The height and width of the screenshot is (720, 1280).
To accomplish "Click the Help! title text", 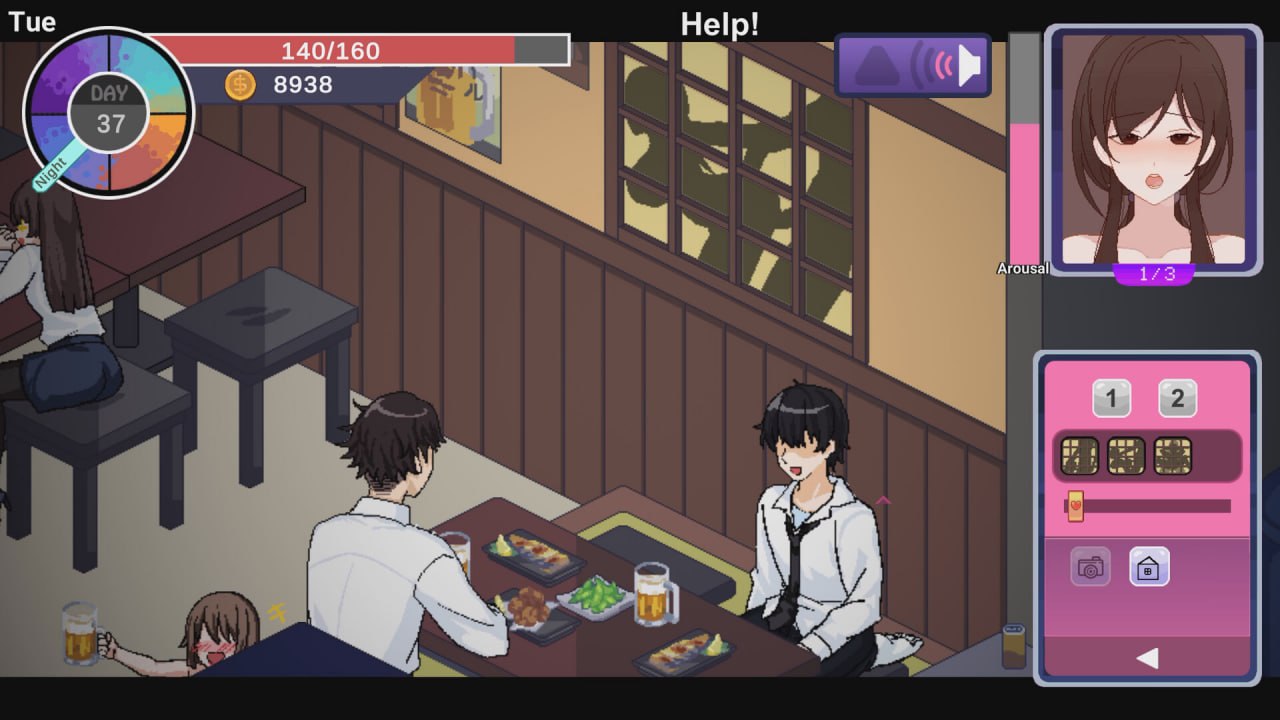I will coord(719,23).
